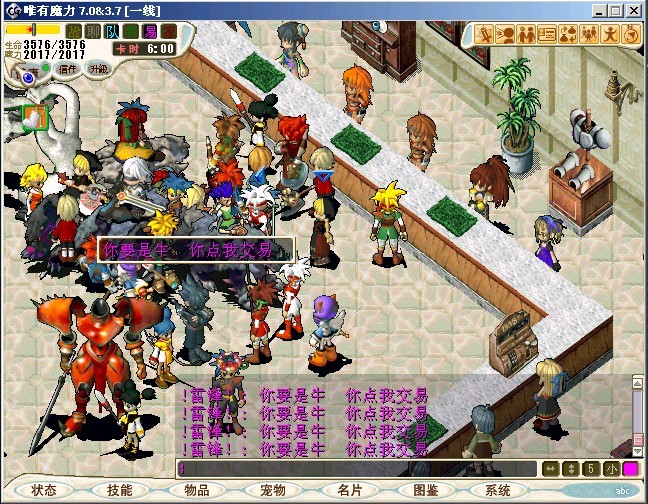Click the glass and bandage status icon
Image resolution: width=648 pixels, height=504 pixels.
coord(35,116)
